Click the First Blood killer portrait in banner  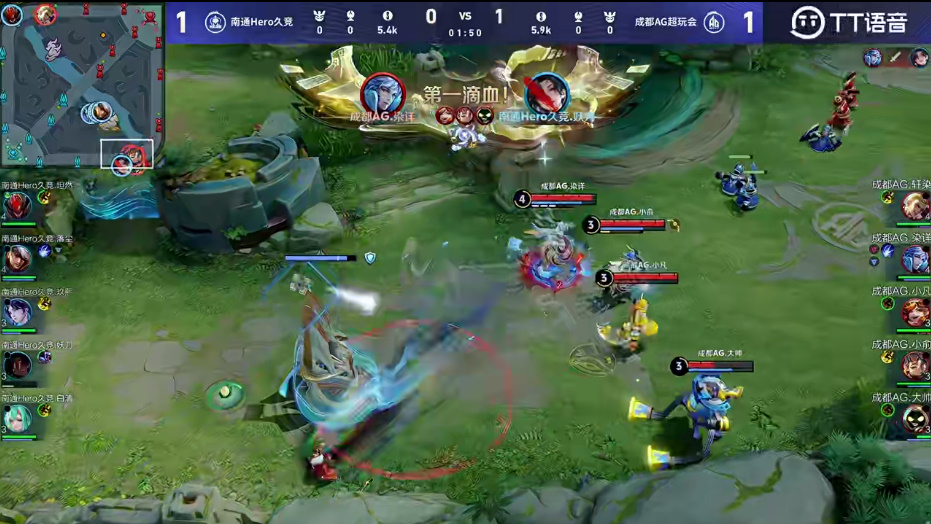tap(383, 94)
